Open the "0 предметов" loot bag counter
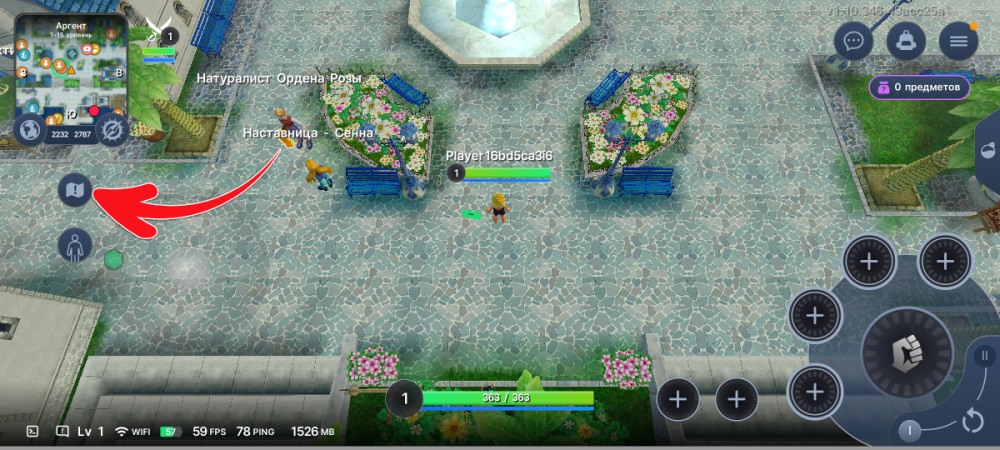Image resolution: width=1000 pixels, height=450 pixels. 919,87
